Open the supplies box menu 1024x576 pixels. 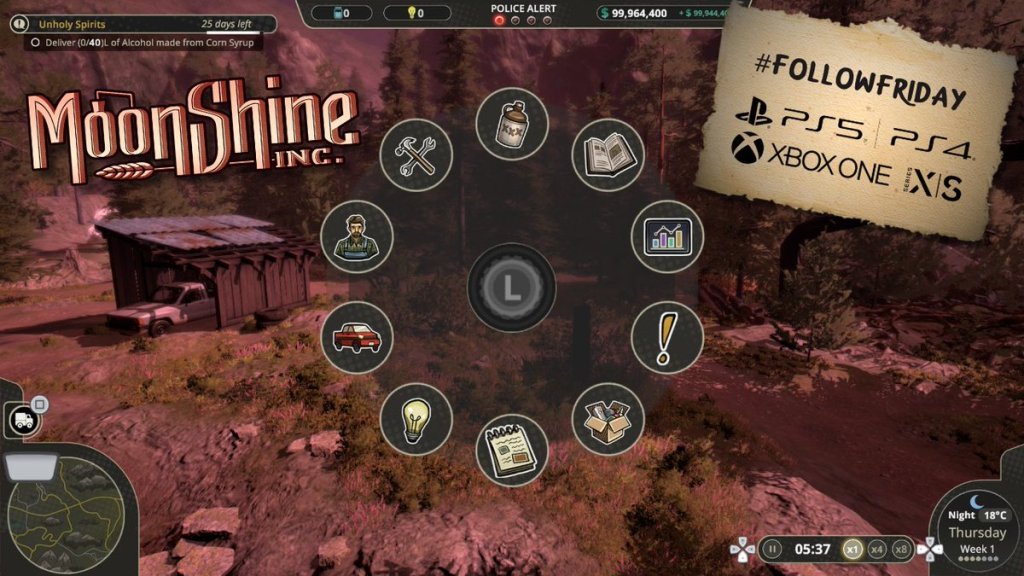[608, 419]
